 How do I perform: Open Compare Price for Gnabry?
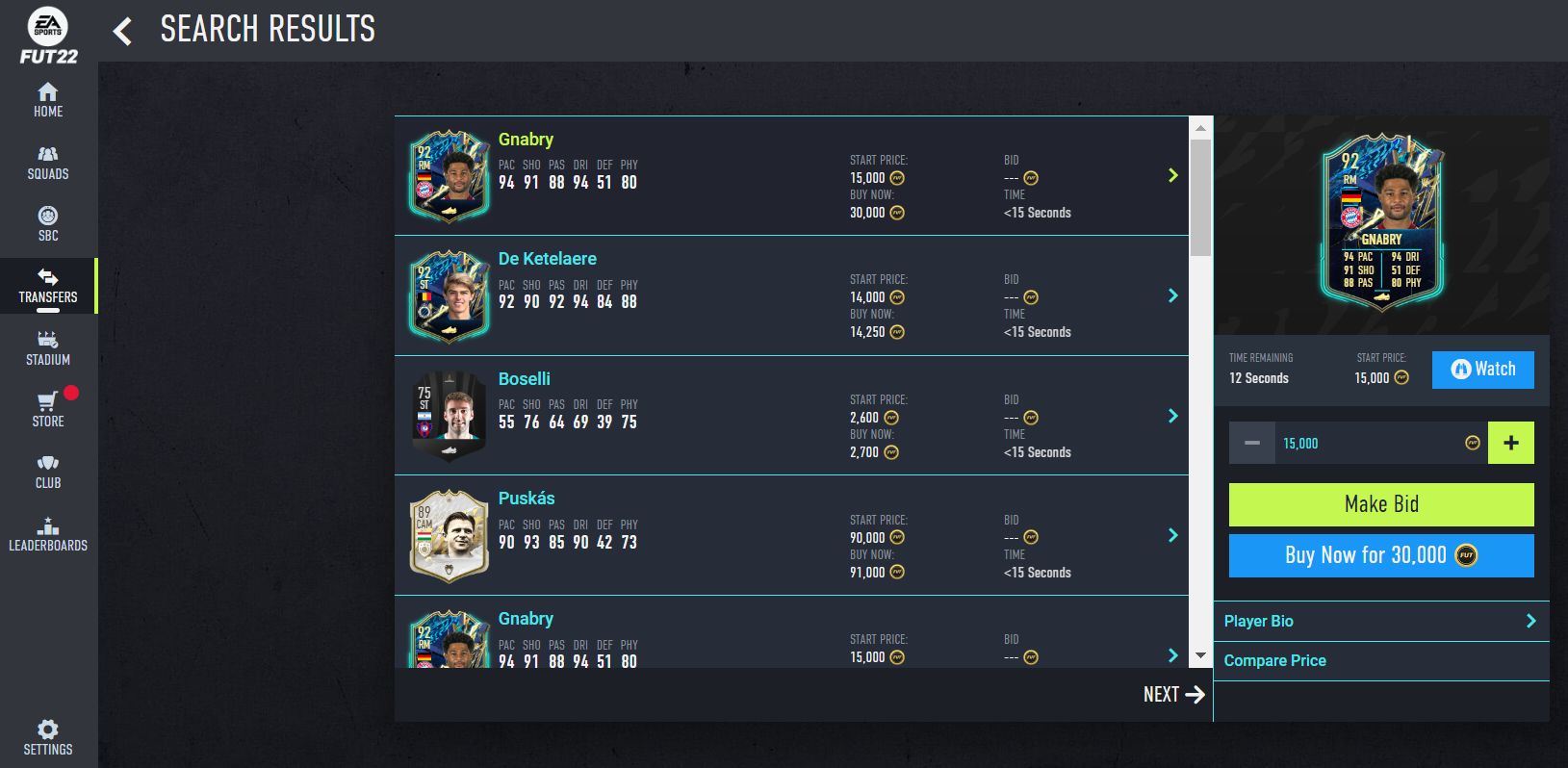(x=1380, y=660)
